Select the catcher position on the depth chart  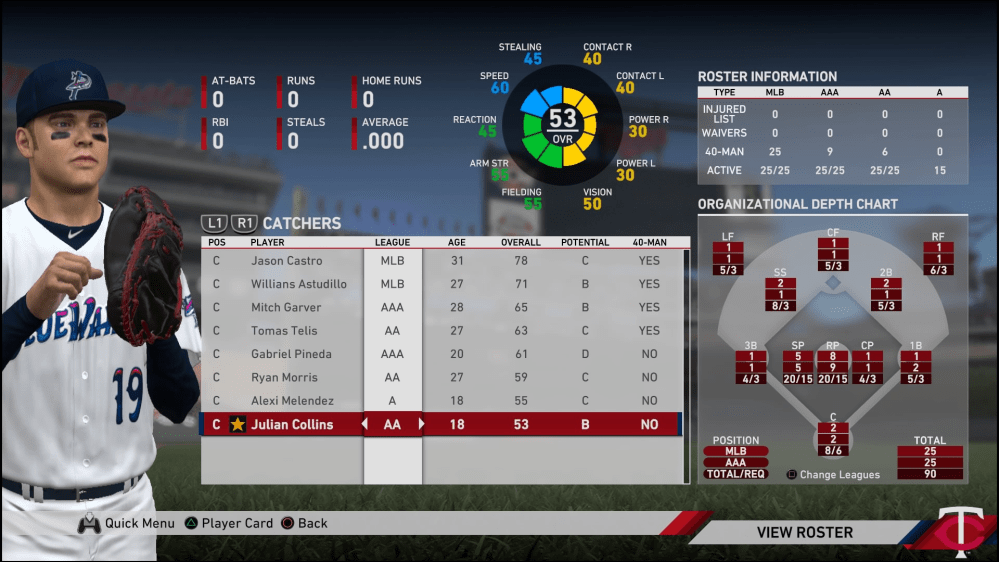coord(833,439)
